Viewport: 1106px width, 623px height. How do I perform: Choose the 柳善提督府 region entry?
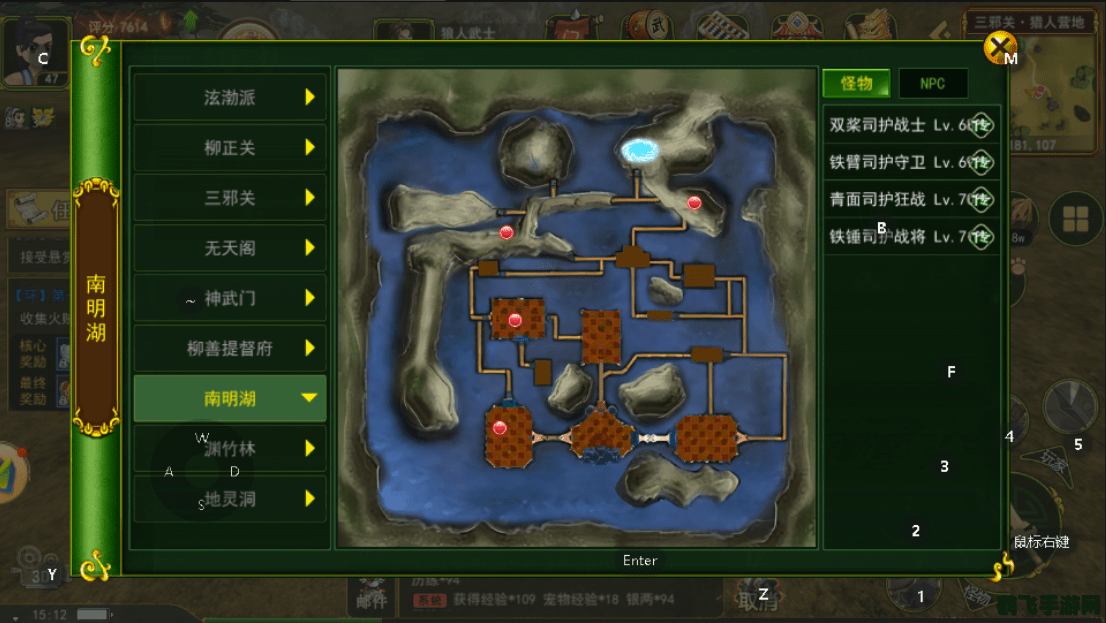tap(231, 348)
